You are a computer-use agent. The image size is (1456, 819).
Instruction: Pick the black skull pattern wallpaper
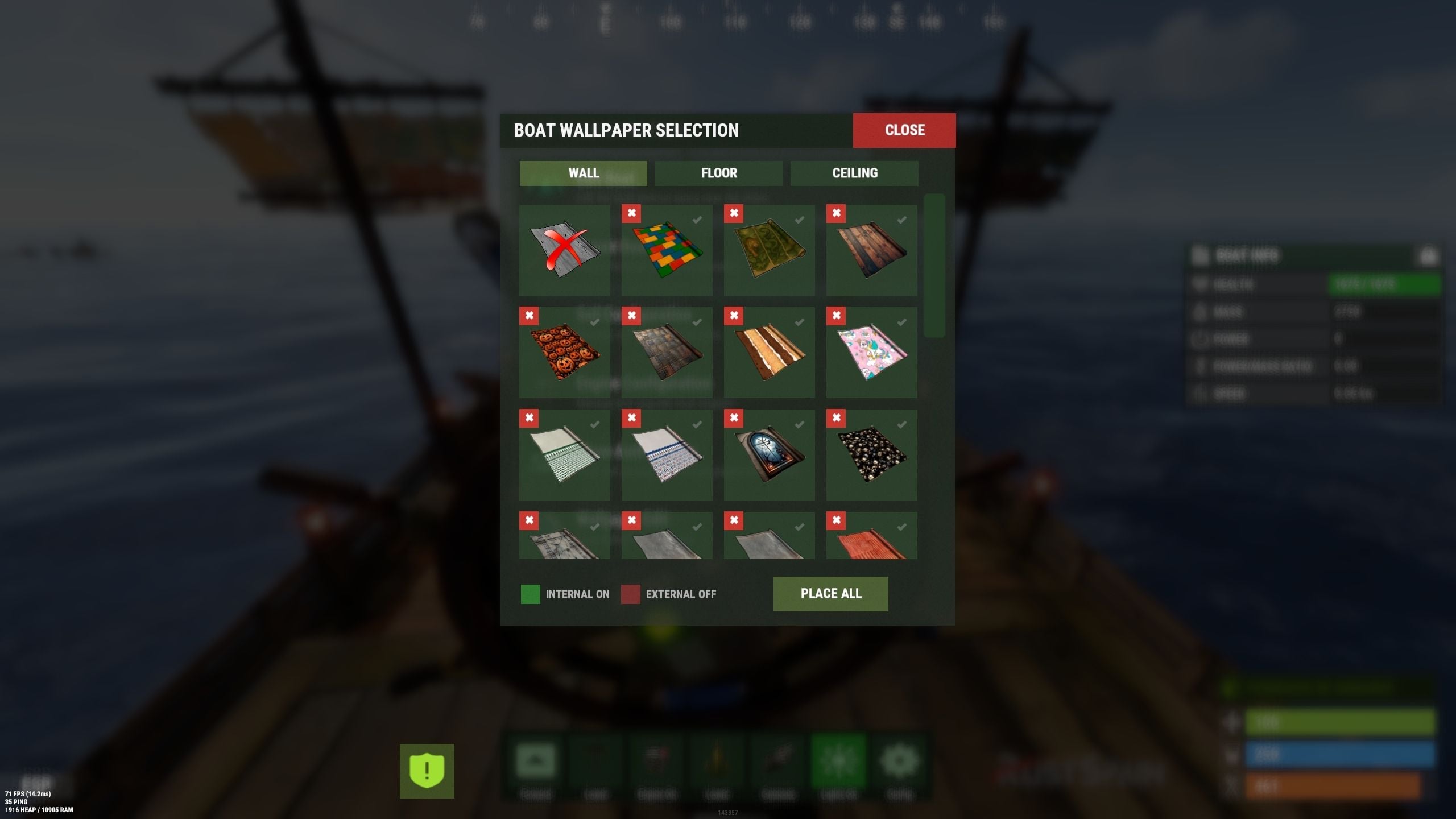tap(871, 455)
